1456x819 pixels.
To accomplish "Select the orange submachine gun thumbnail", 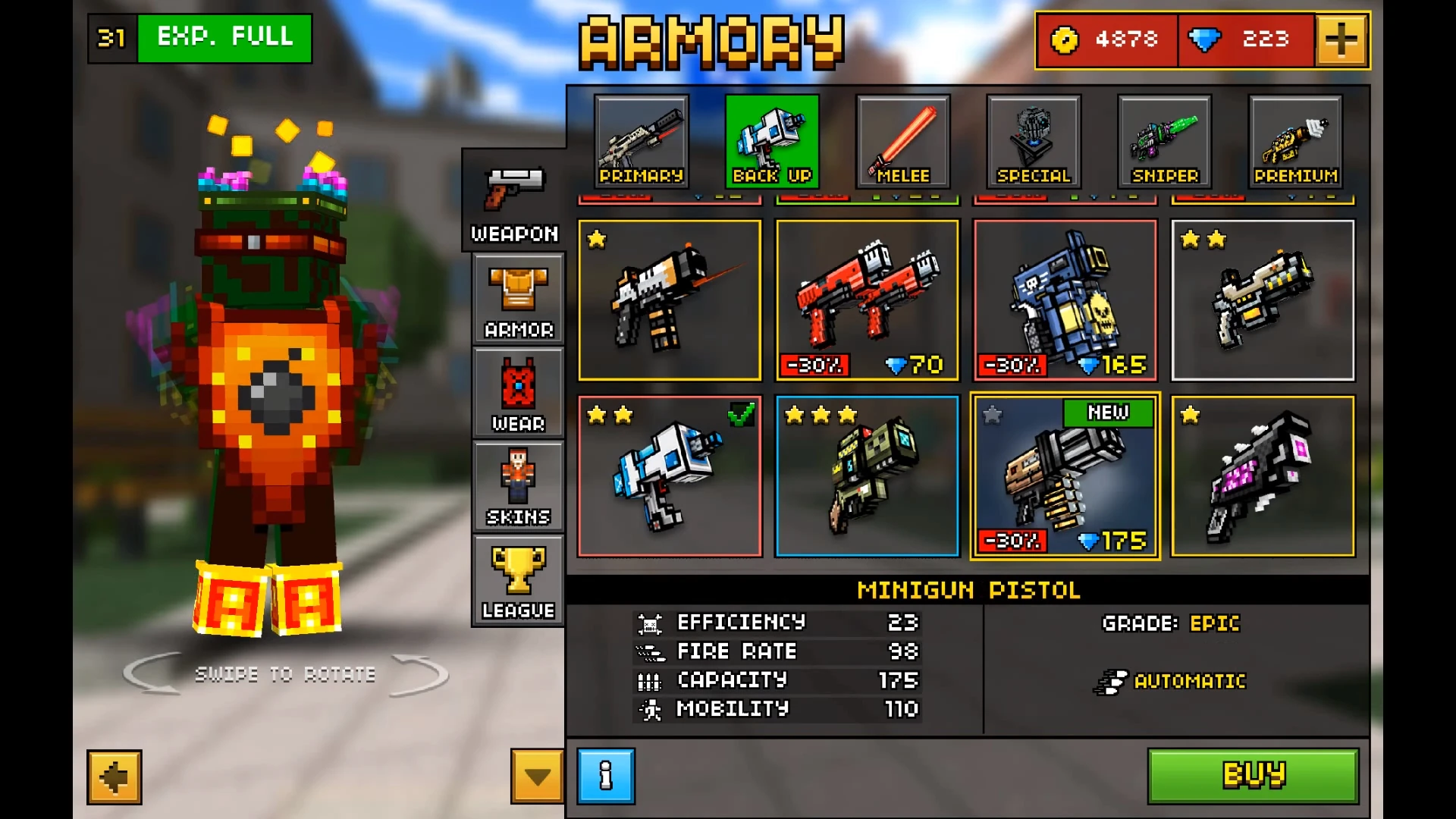I will click(x=670, y=300).
